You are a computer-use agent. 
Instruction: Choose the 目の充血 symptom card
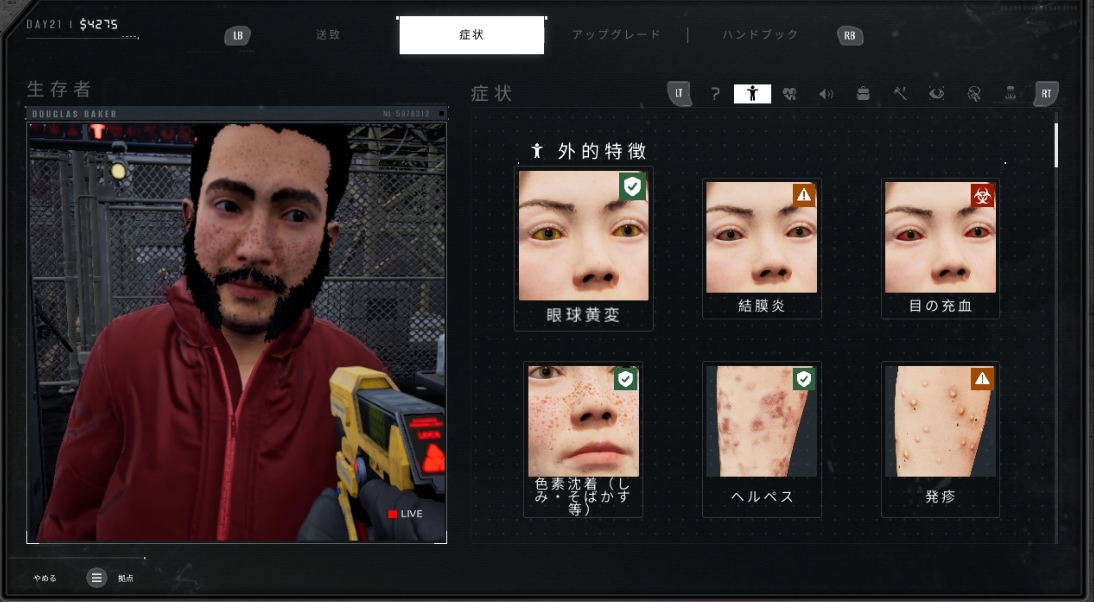pos(940,248)
